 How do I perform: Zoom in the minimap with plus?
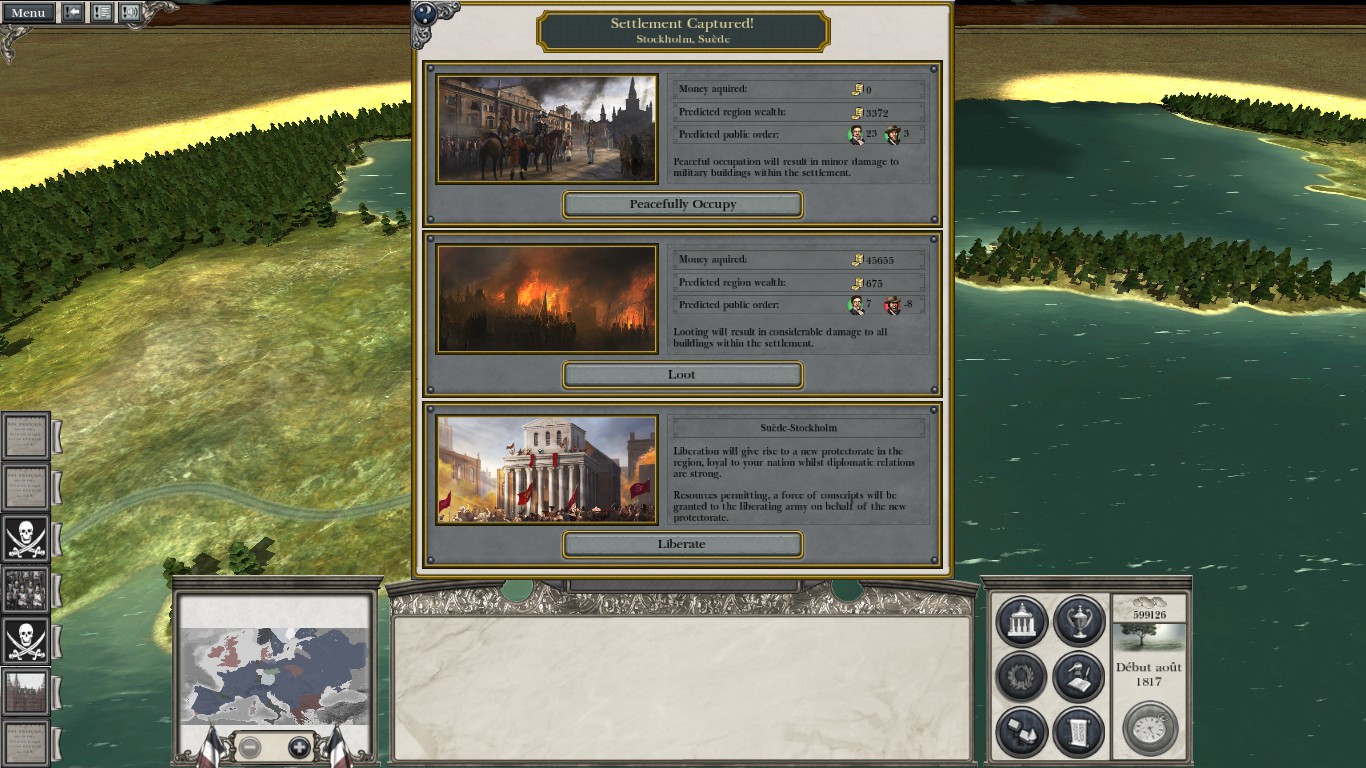pos(298,747)
